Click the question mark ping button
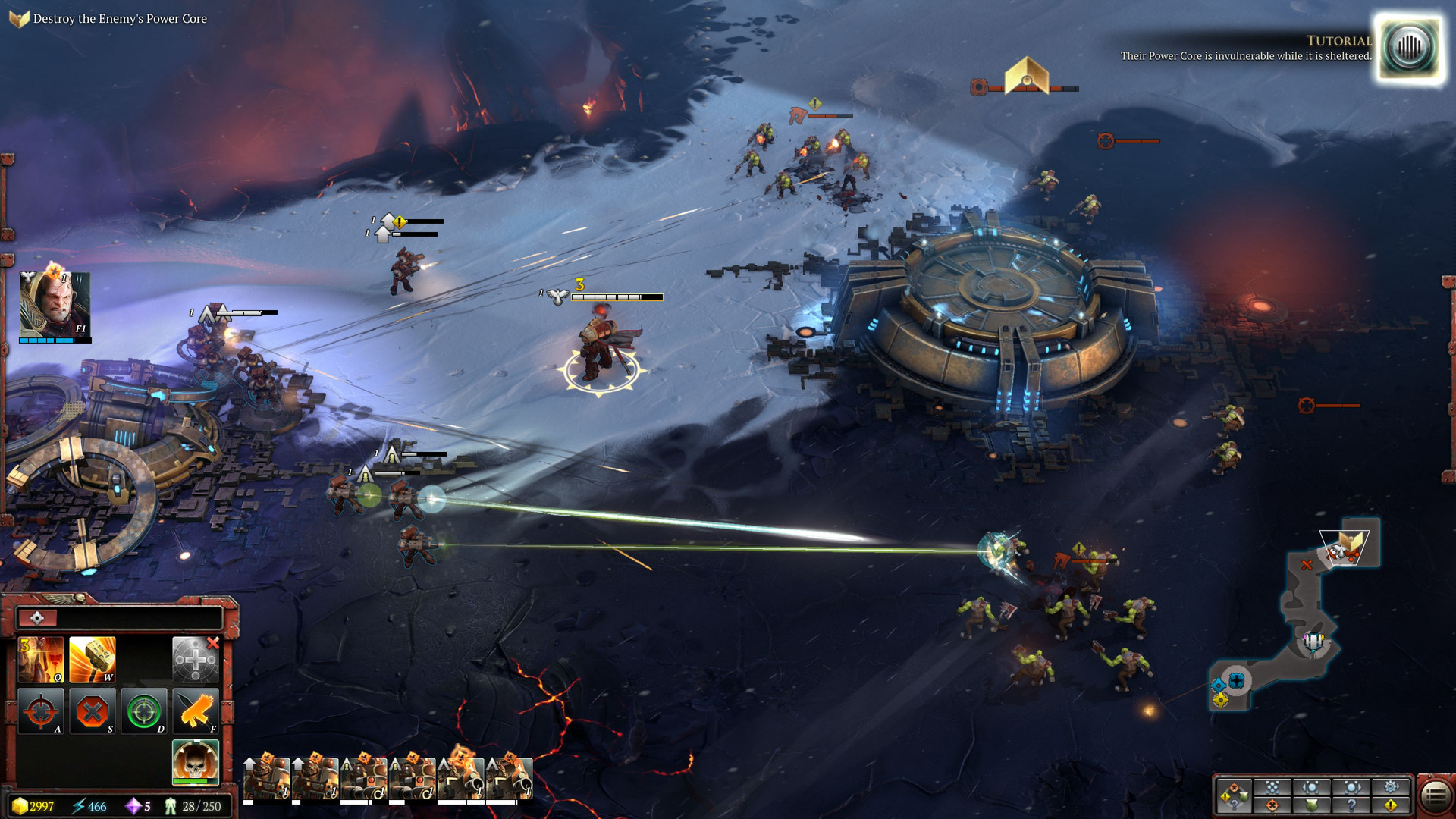 [1351, 805]
